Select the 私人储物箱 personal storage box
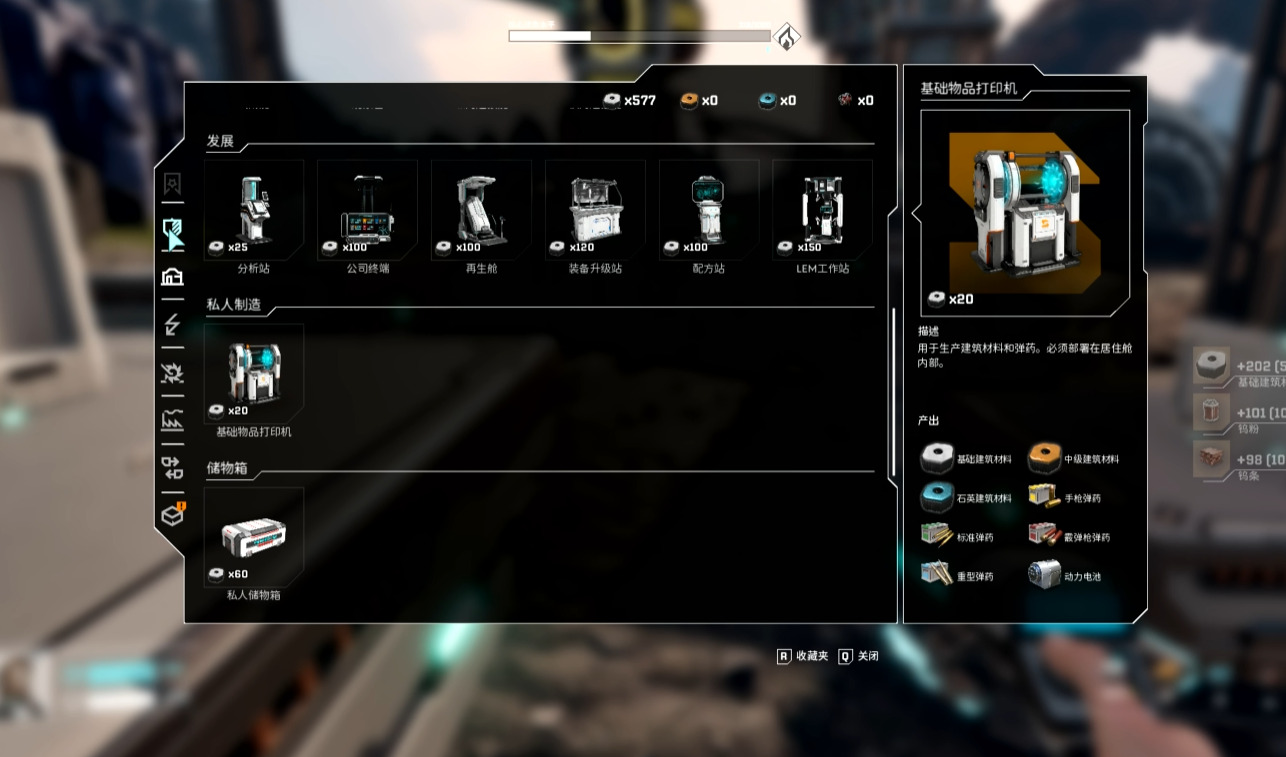Image resolution: width=1286 pixels, height=757 pixels. click(253, 537)
